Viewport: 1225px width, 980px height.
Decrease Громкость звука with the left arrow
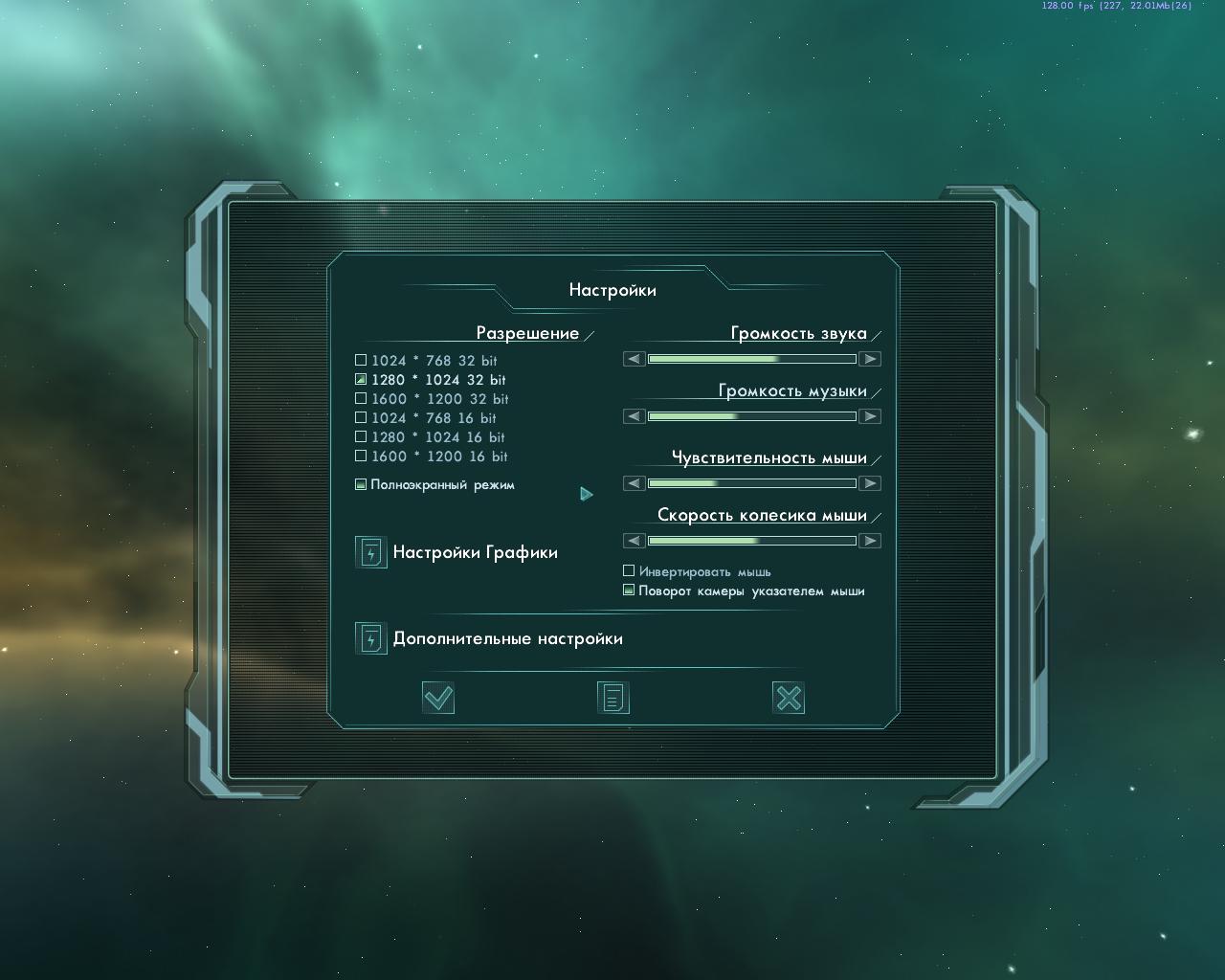coord(635,359)
